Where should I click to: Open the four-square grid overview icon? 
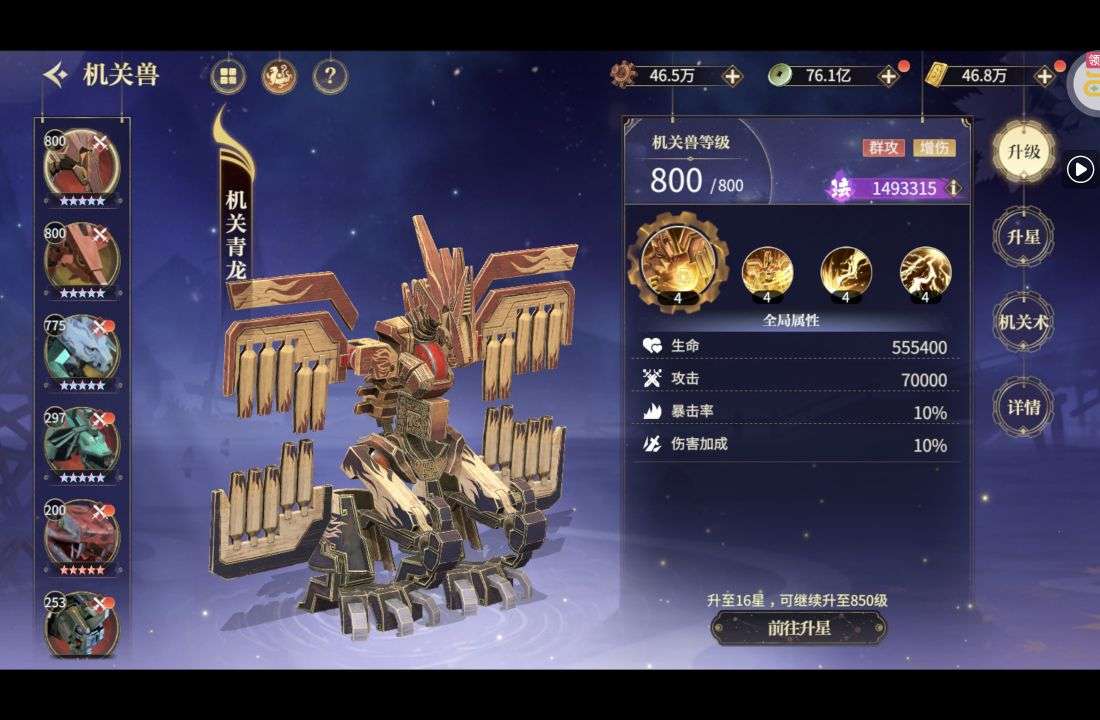pyautogui.click(x=229, y=76)
